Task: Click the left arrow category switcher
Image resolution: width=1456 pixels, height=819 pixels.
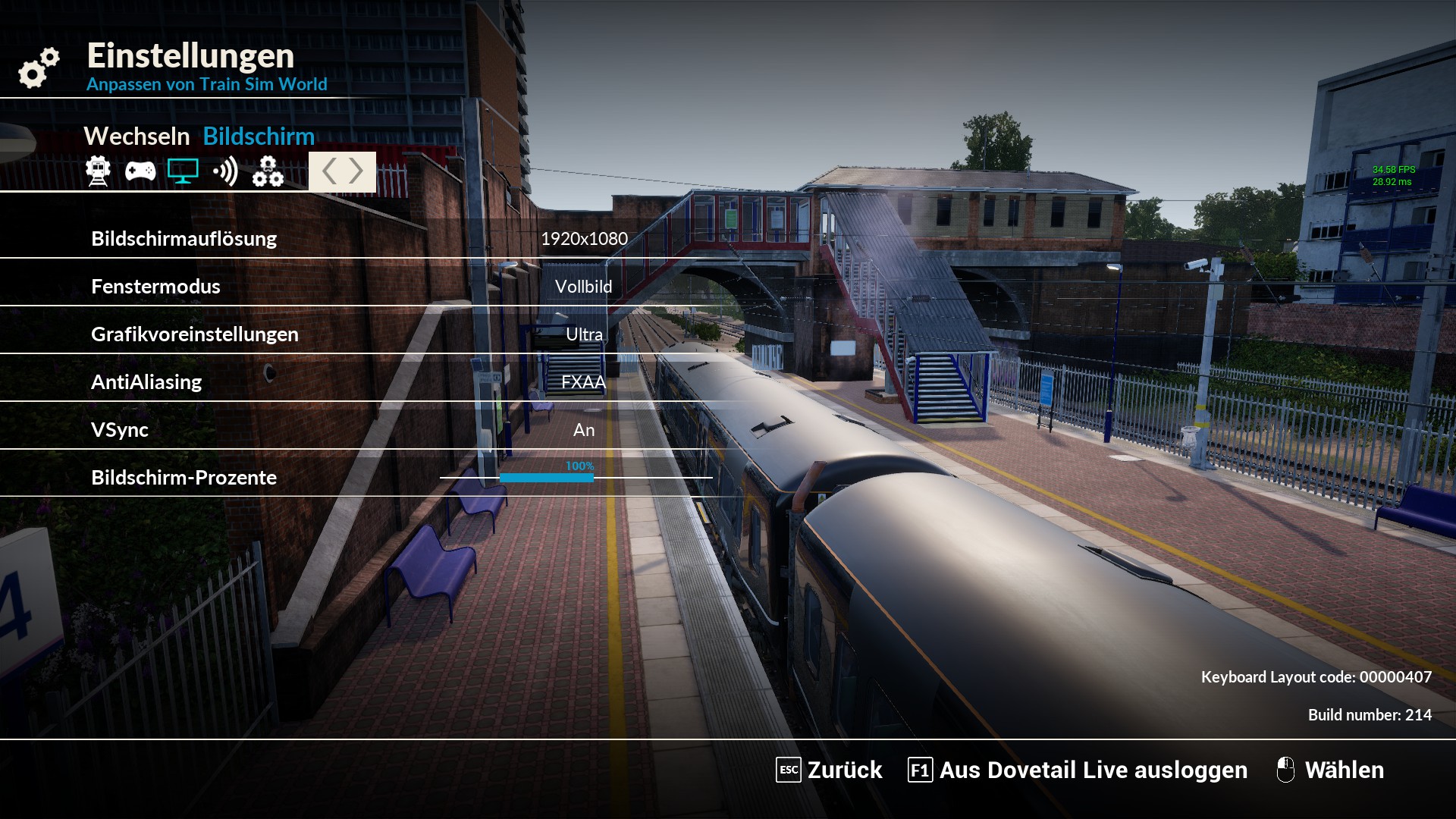Action: coord(329,171)
